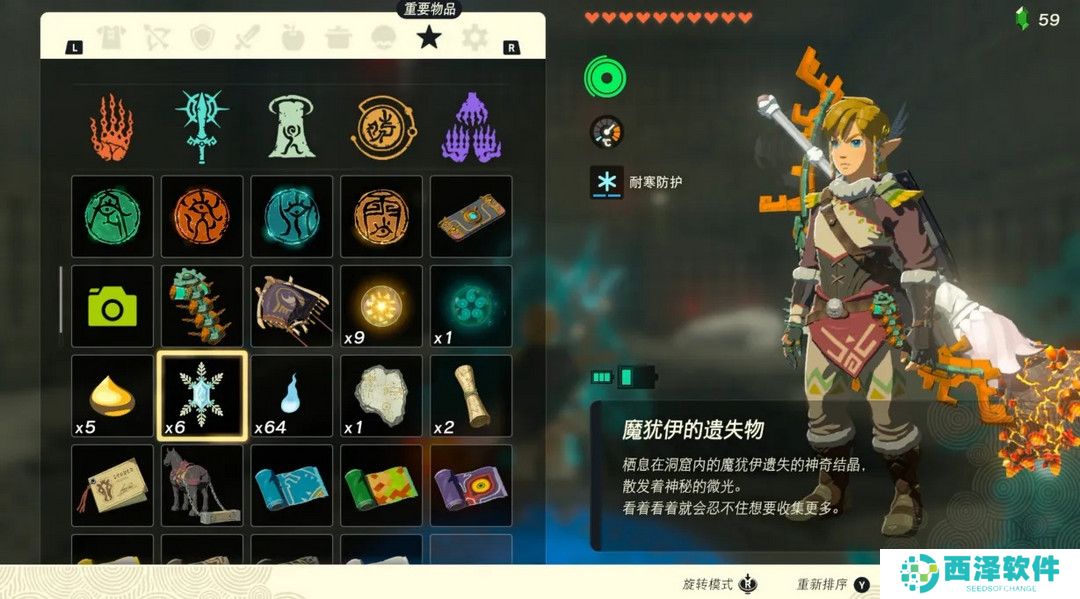Open the bows tab
The height and width of the screenshot is (599, 1080).
157,38
